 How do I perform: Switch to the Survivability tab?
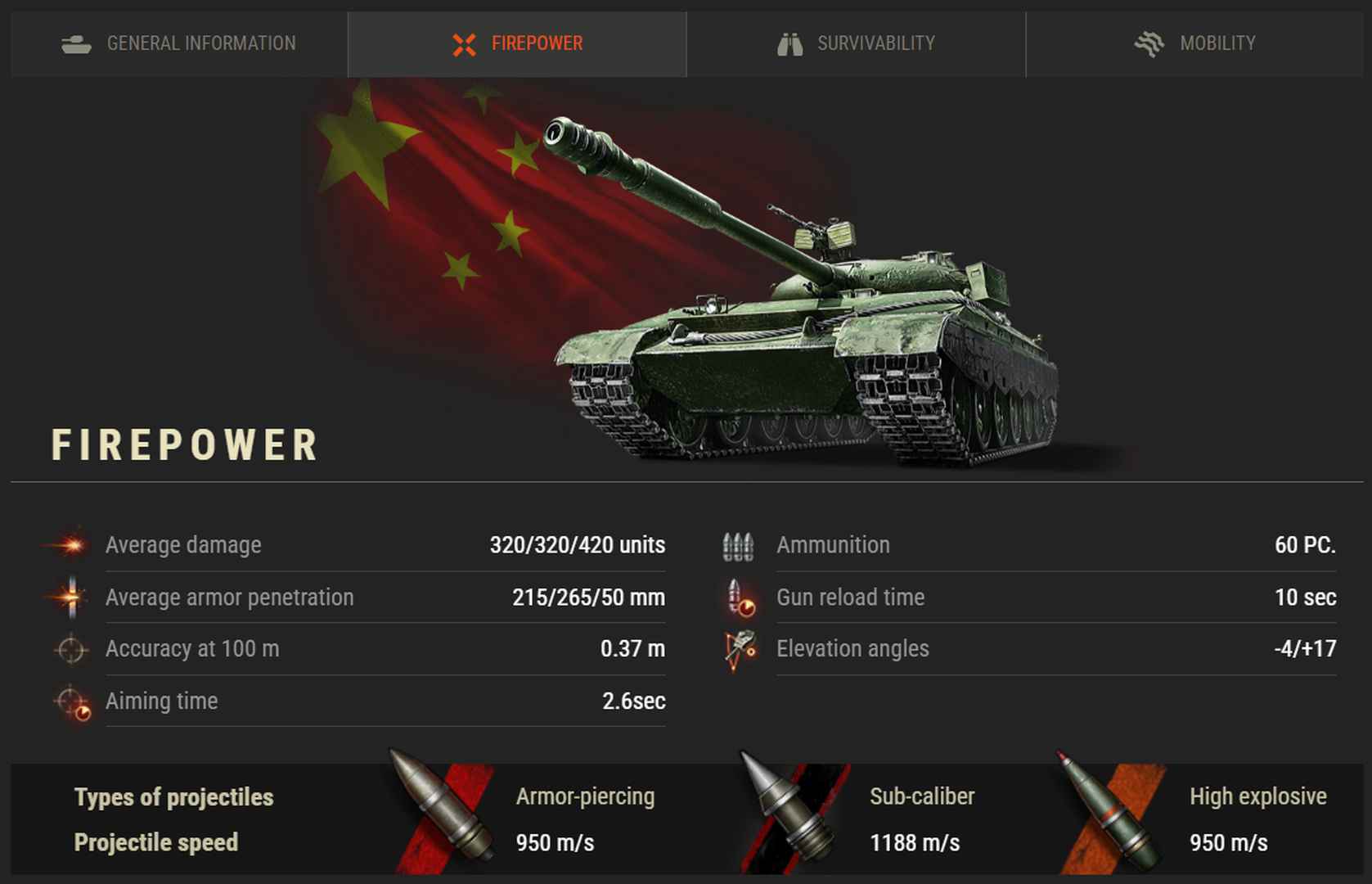point(856,43)
